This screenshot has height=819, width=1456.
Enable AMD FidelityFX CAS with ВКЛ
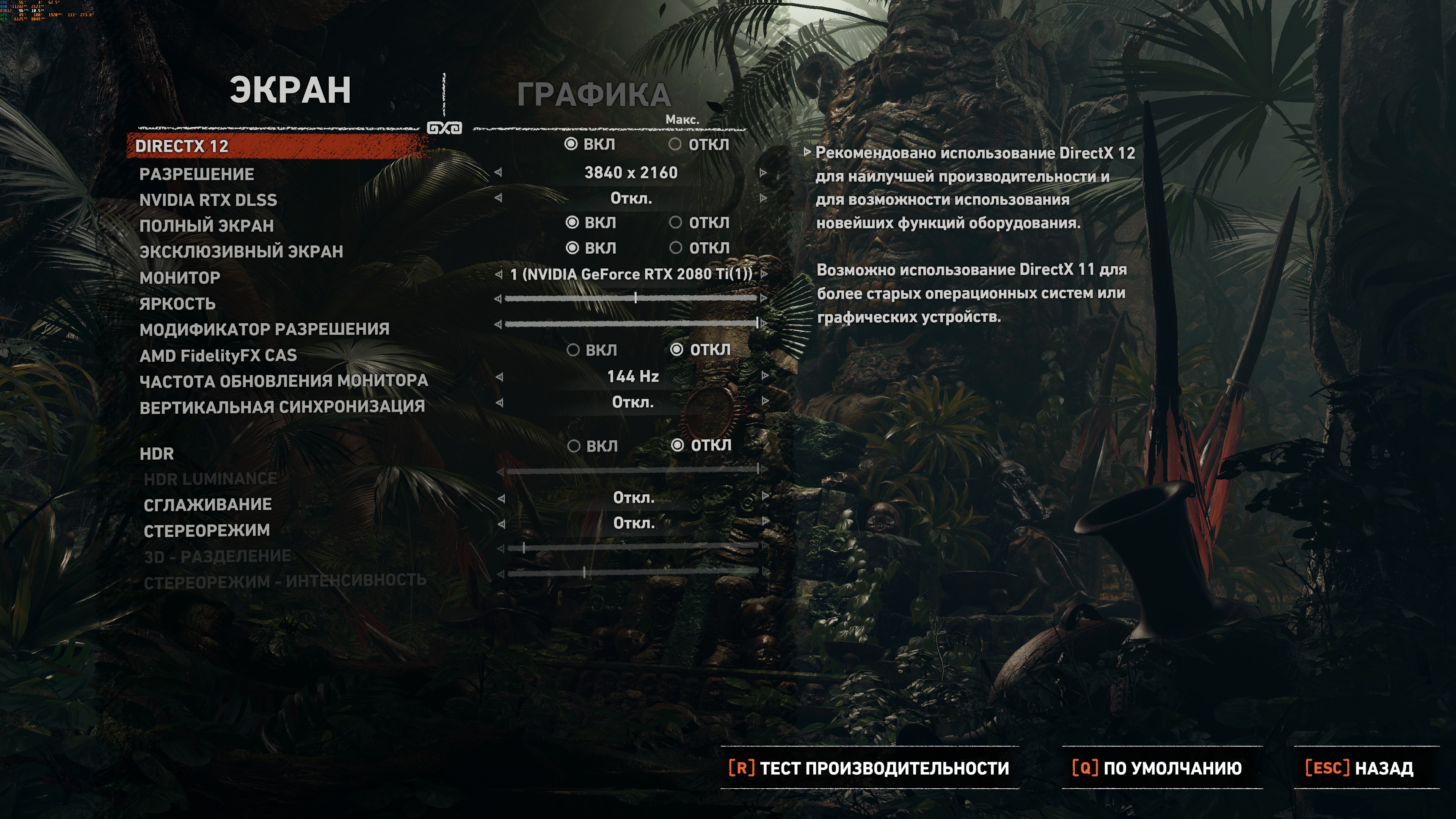pyautogui.click(x=573, y=350)
